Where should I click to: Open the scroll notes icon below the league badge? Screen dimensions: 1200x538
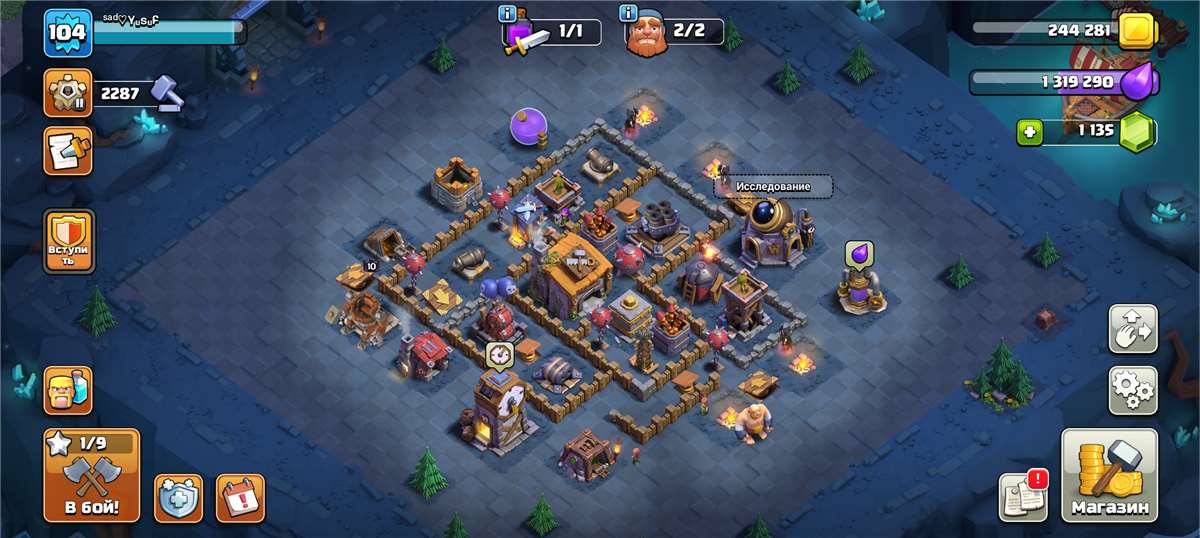[x=68, y=150]
